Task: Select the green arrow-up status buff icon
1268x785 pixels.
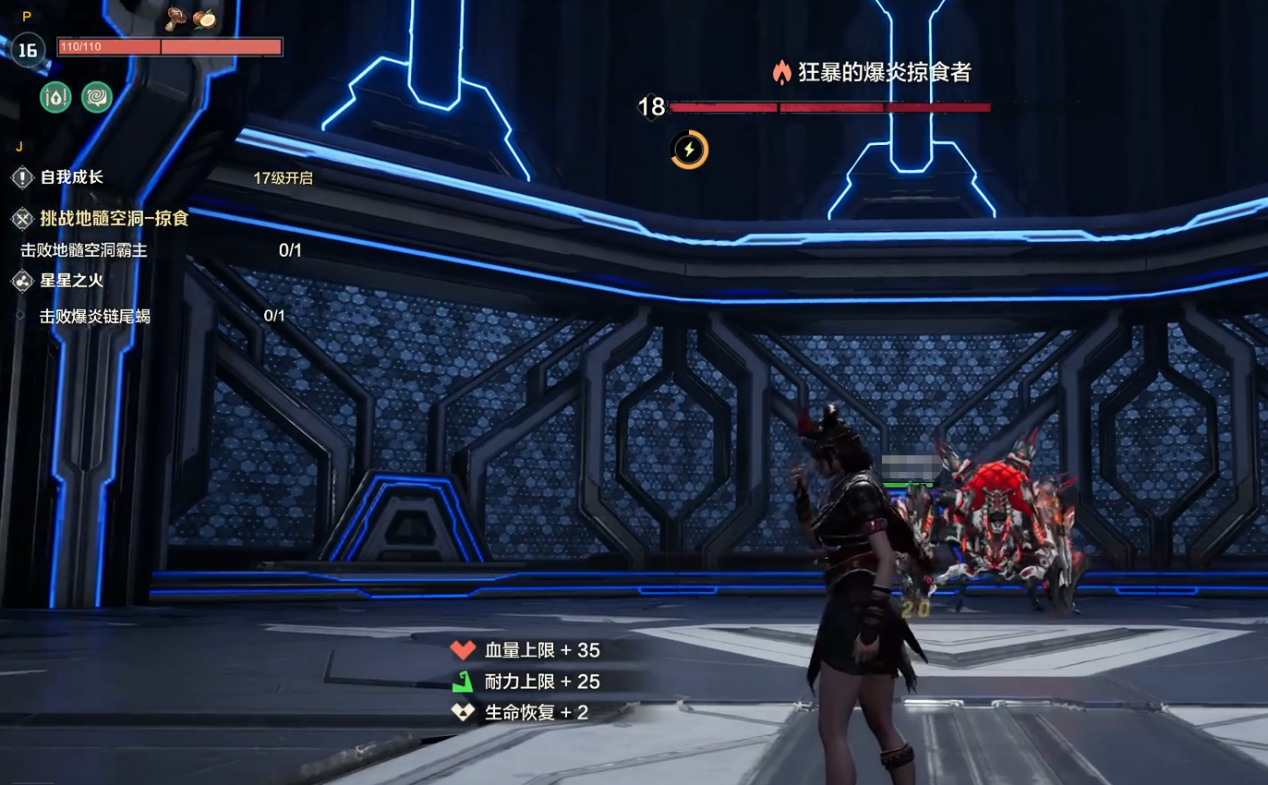Action: [x=56, y=97]
